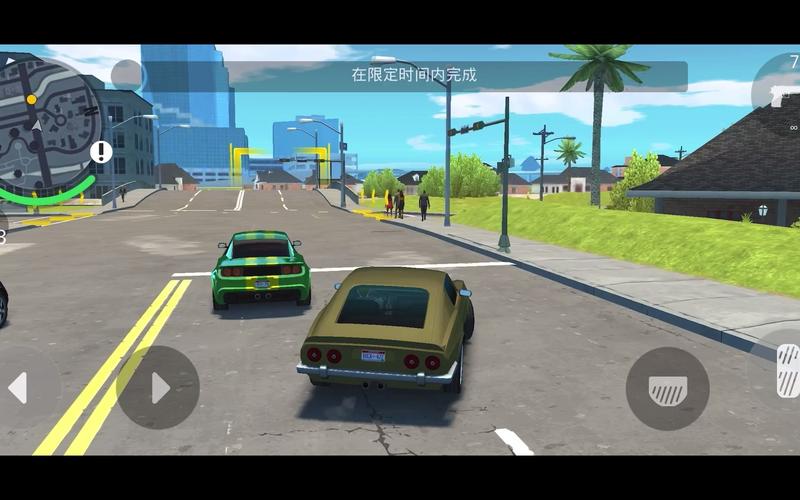Screen dimensions: 800x500
Task: Steer right with the right arrow button
Action: tap(158, 388)
